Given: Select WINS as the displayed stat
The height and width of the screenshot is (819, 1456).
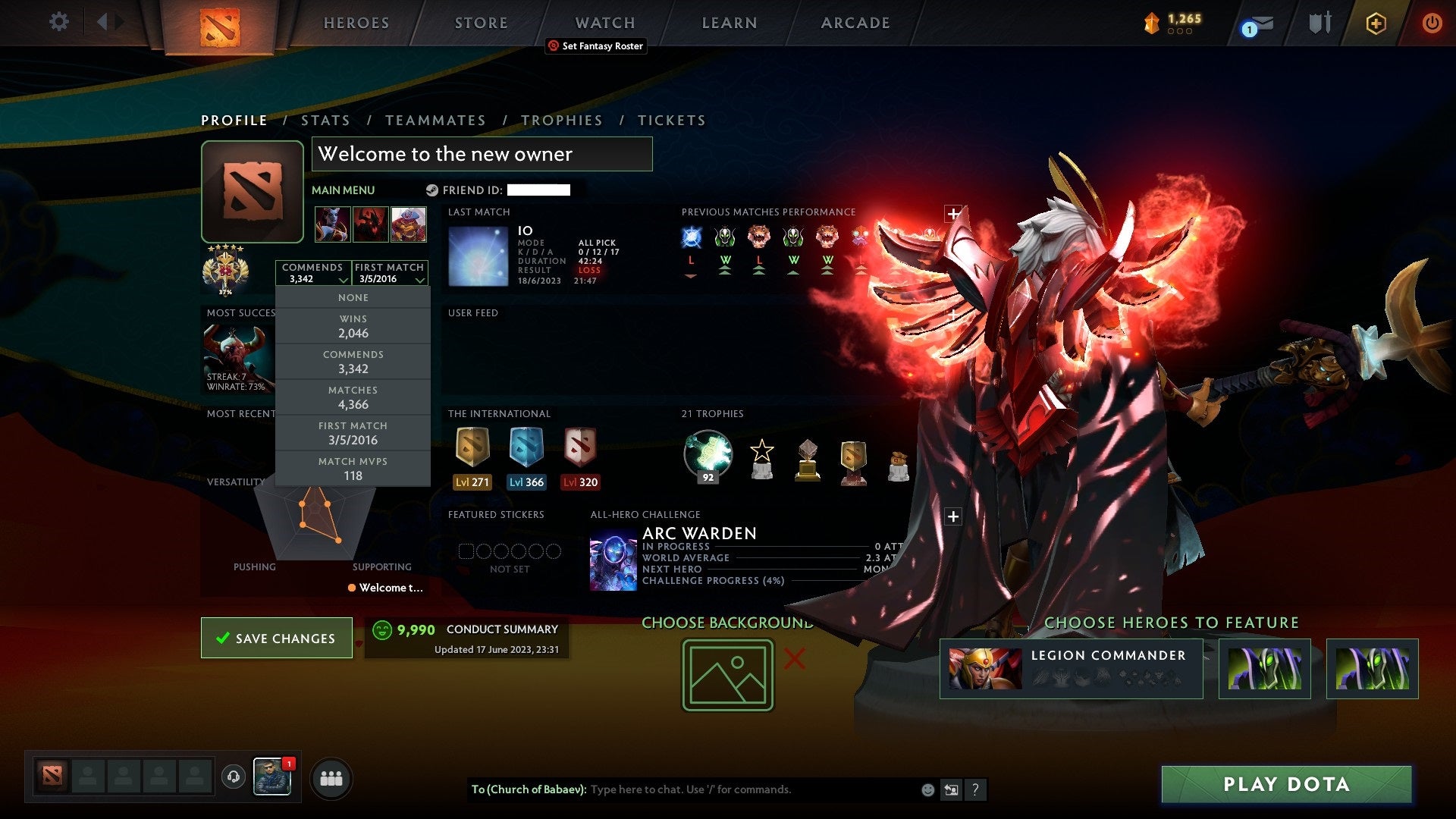Looking at the screenshot, I should click(x=353, y=326).
